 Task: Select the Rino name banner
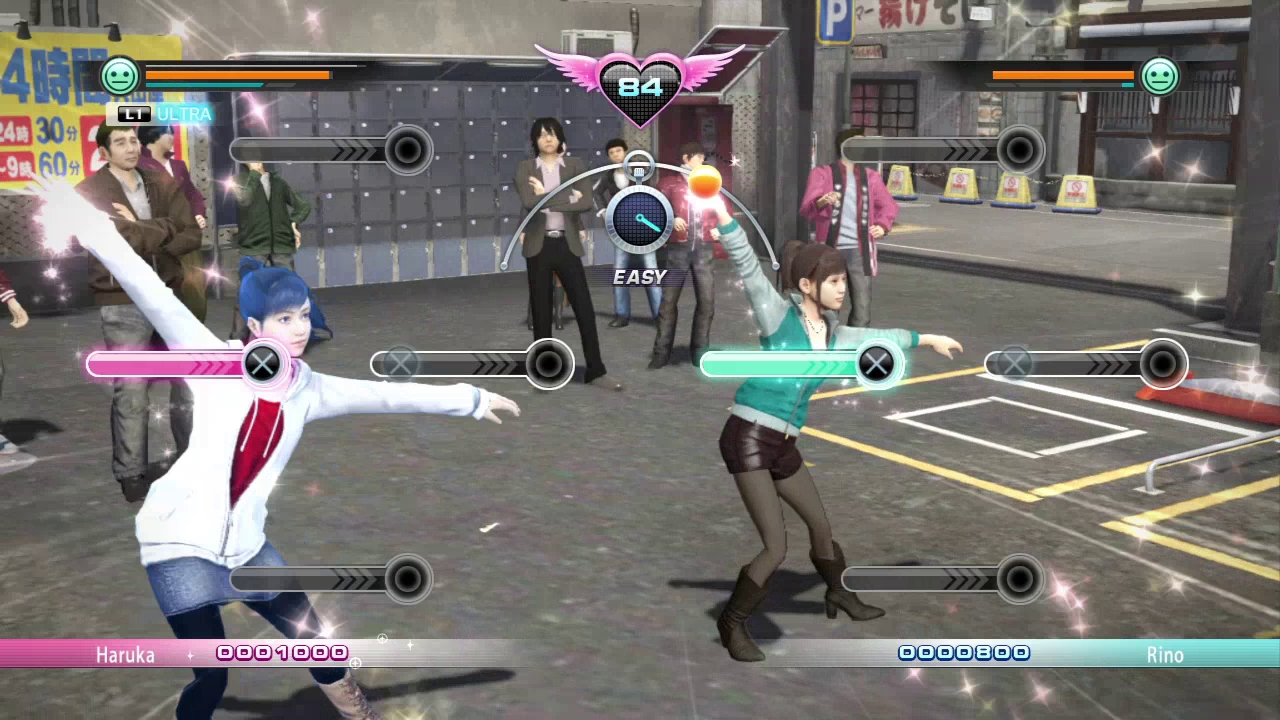click(1165, 655)
